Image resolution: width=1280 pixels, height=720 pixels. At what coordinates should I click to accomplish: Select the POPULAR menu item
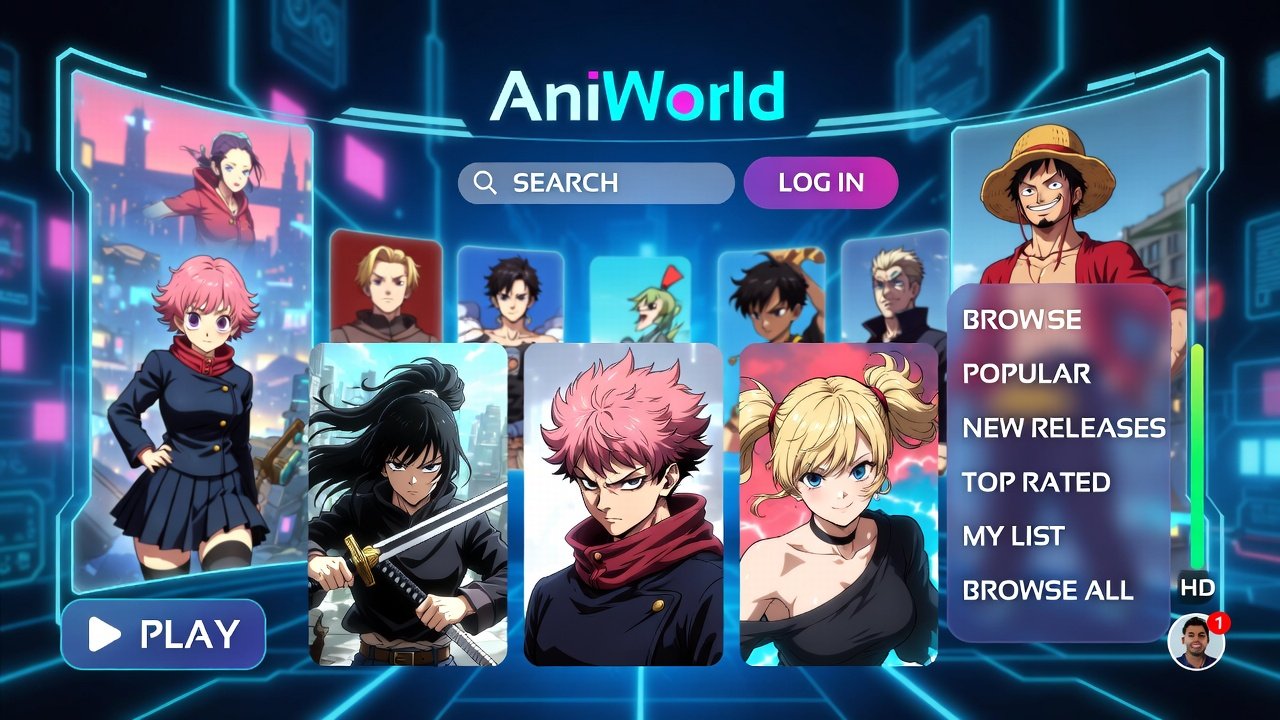point(1026,374)
